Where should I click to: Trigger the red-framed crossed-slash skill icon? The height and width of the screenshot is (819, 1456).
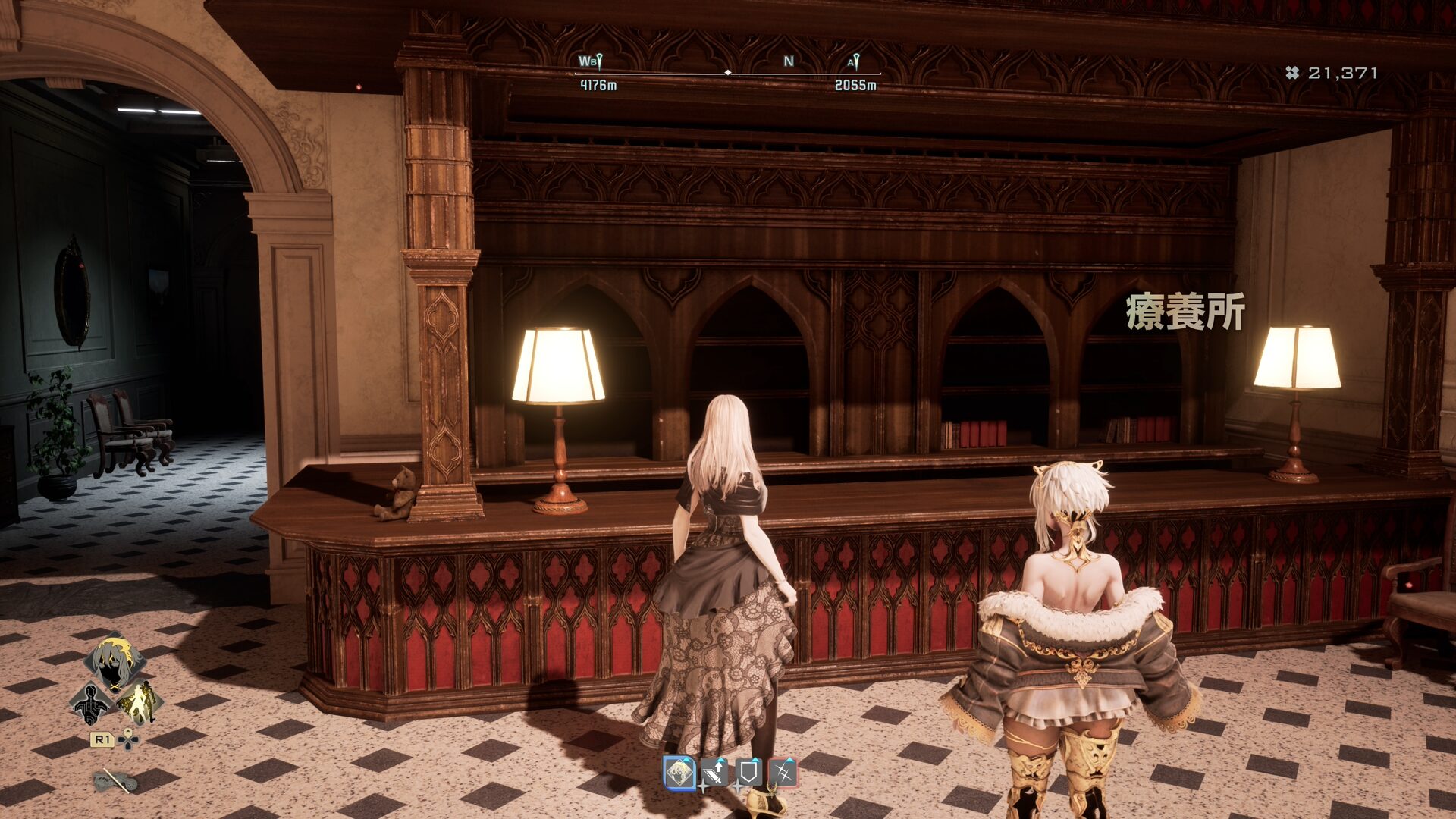point(783,773)
